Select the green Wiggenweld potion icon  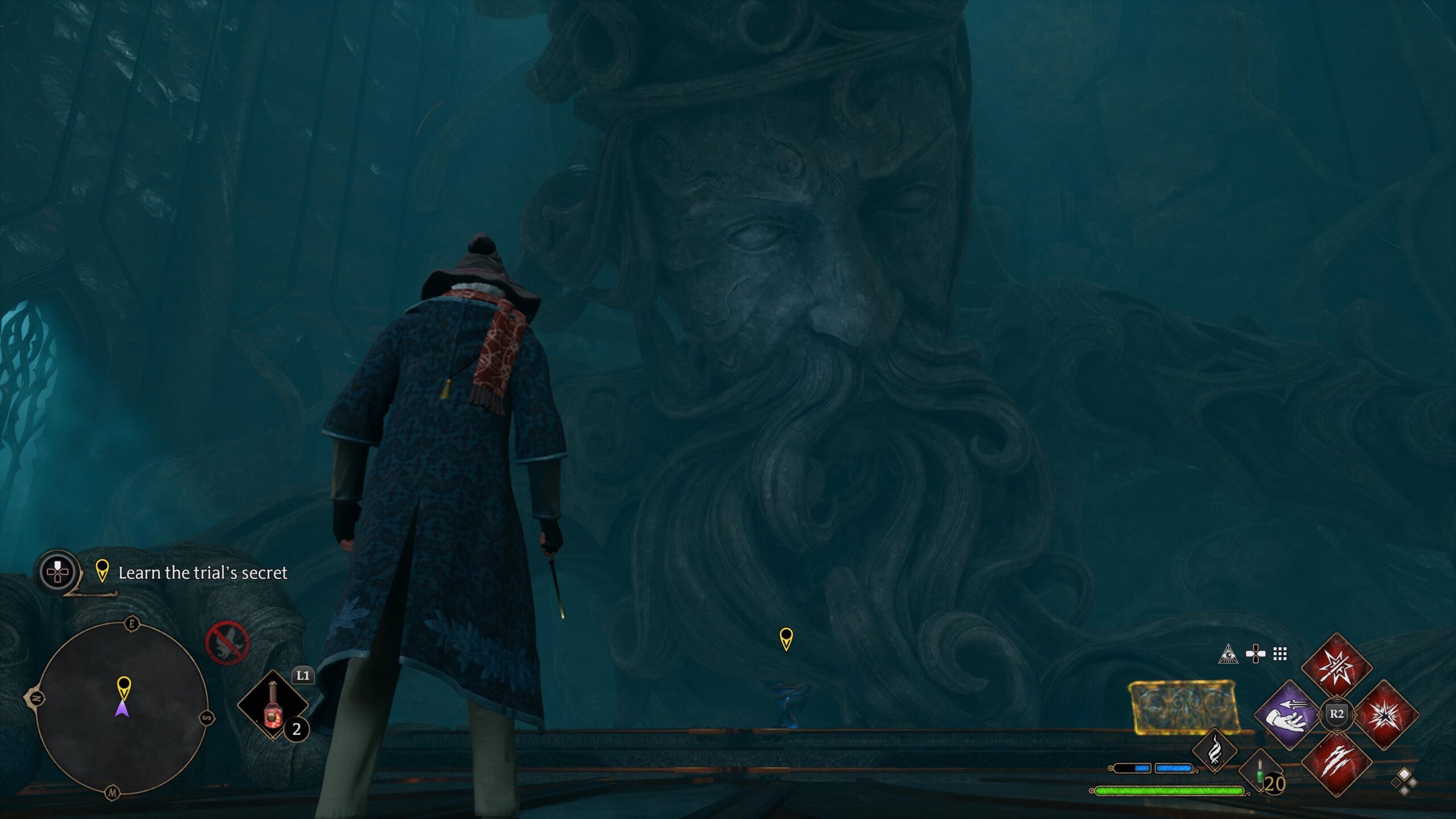click(1260, 771)
